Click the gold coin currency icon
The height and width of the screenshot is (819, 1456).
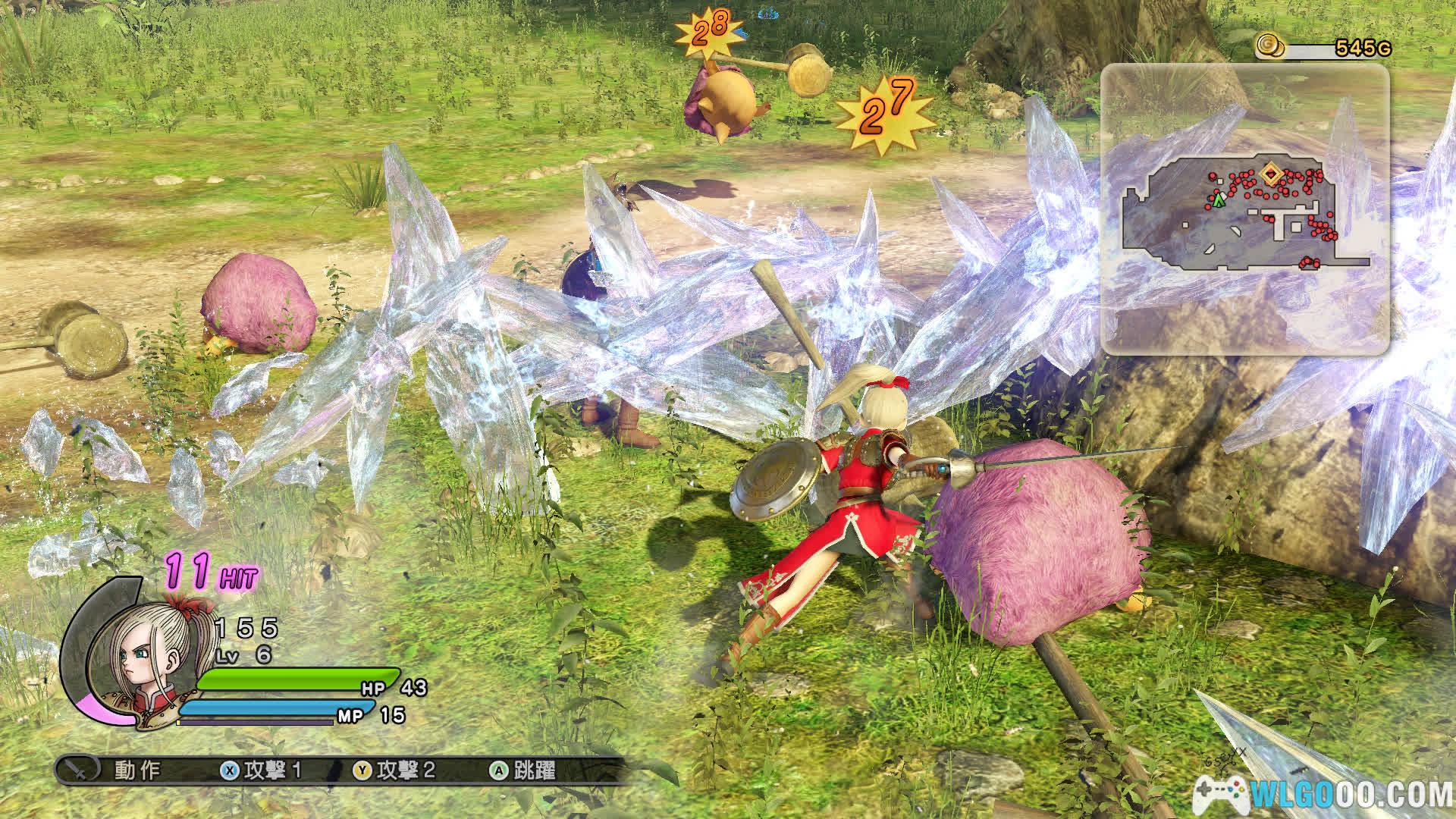1269,46
